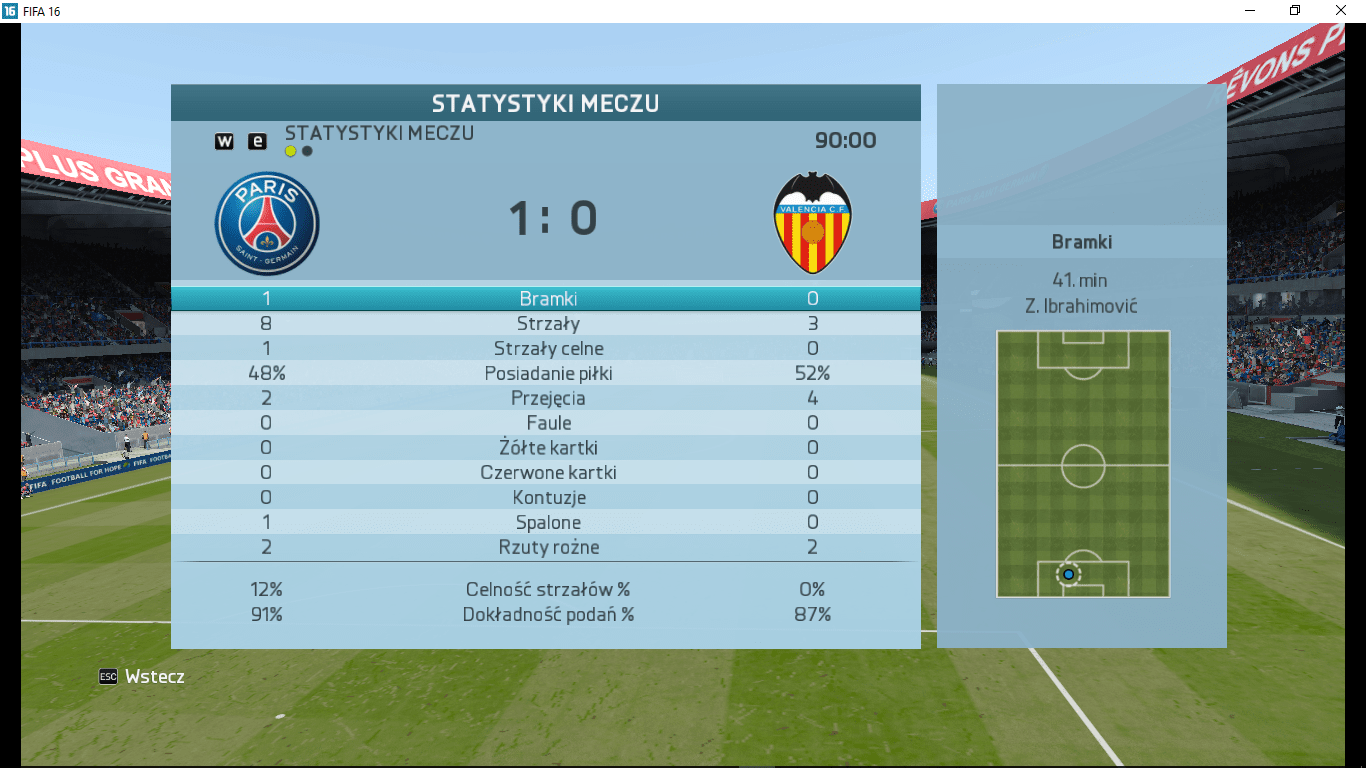Screen dimensions: 1366x768
Task: Select the Przejęcia statistics row
Action: [548, 398]
